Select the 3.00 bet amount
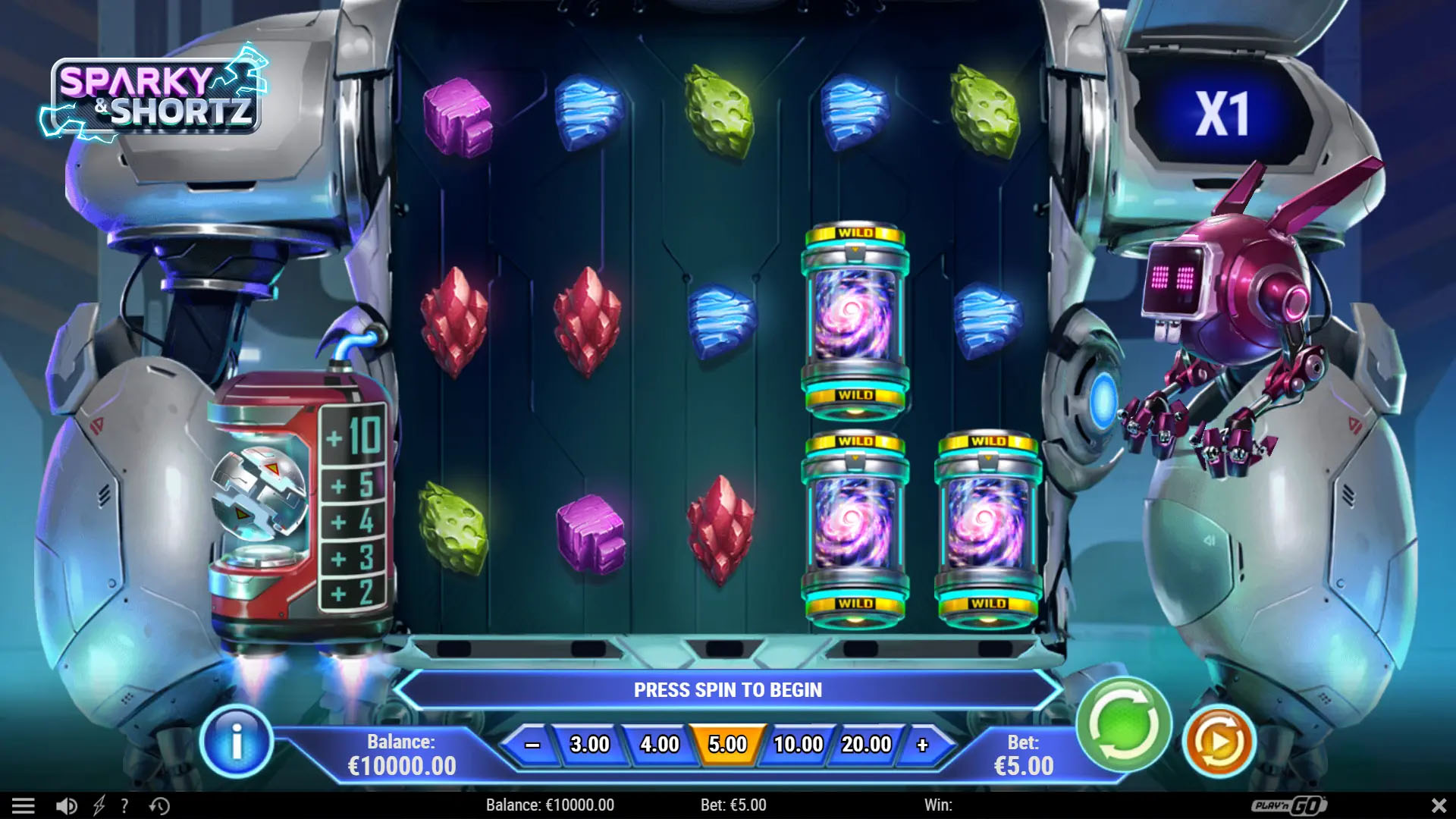The image size is (1456, 819). [x=589, y=745]
